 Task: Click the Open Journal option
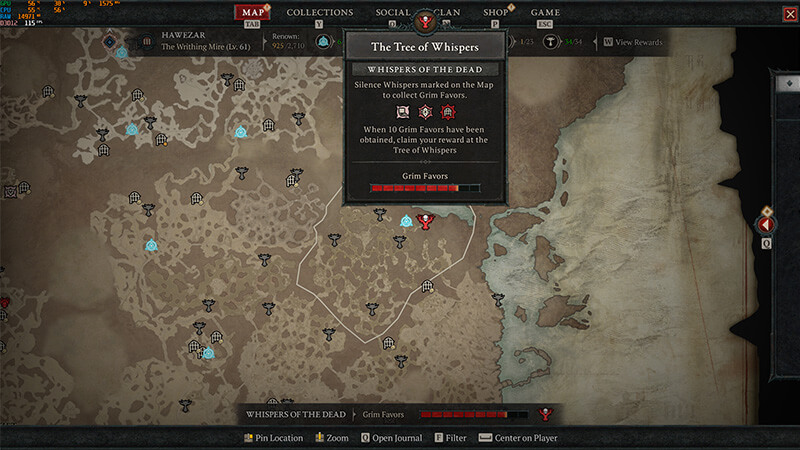point(391,438)
